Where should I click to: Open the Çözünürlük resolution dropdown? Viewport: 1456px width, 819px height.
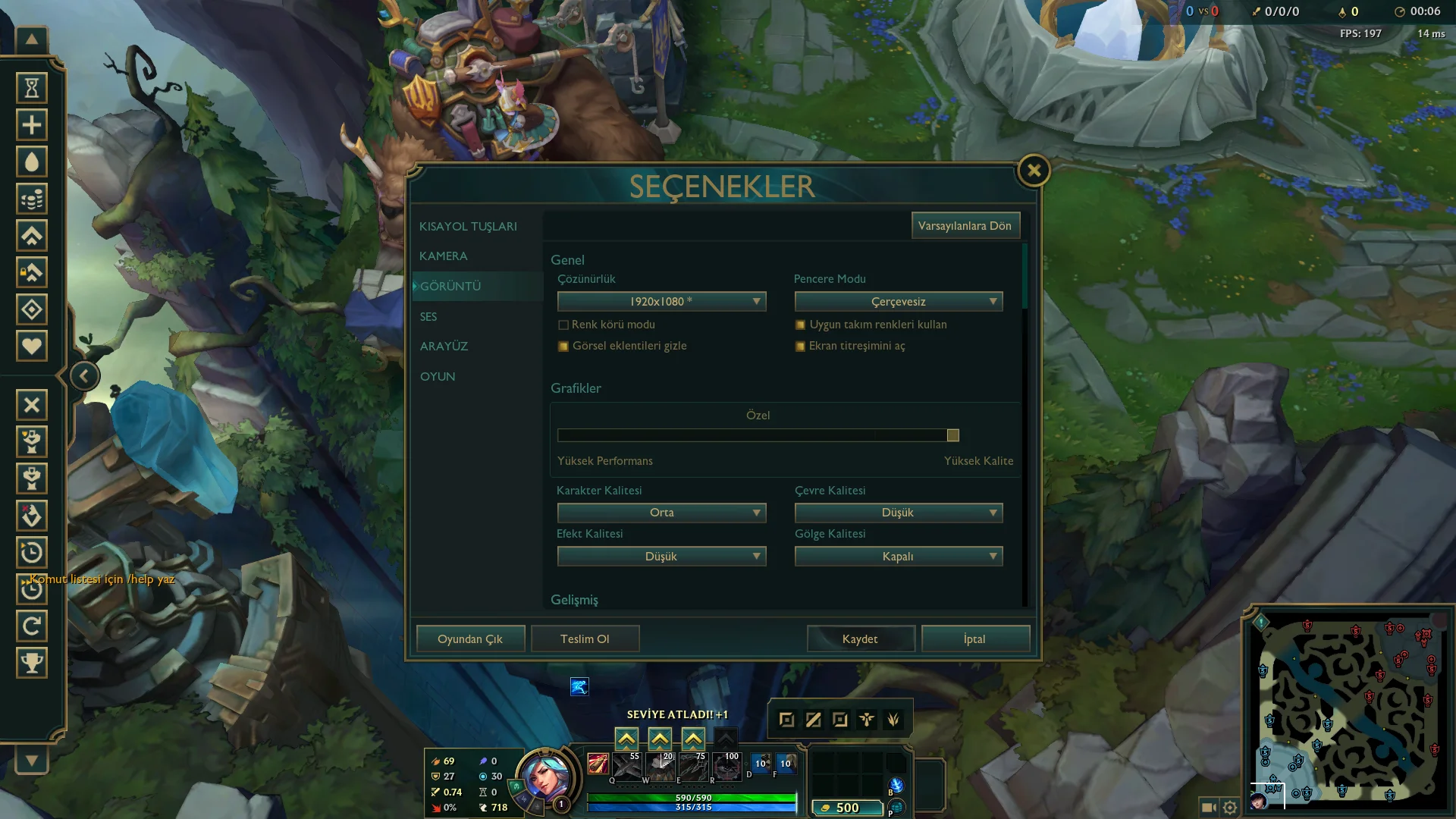tap(661, 302)
